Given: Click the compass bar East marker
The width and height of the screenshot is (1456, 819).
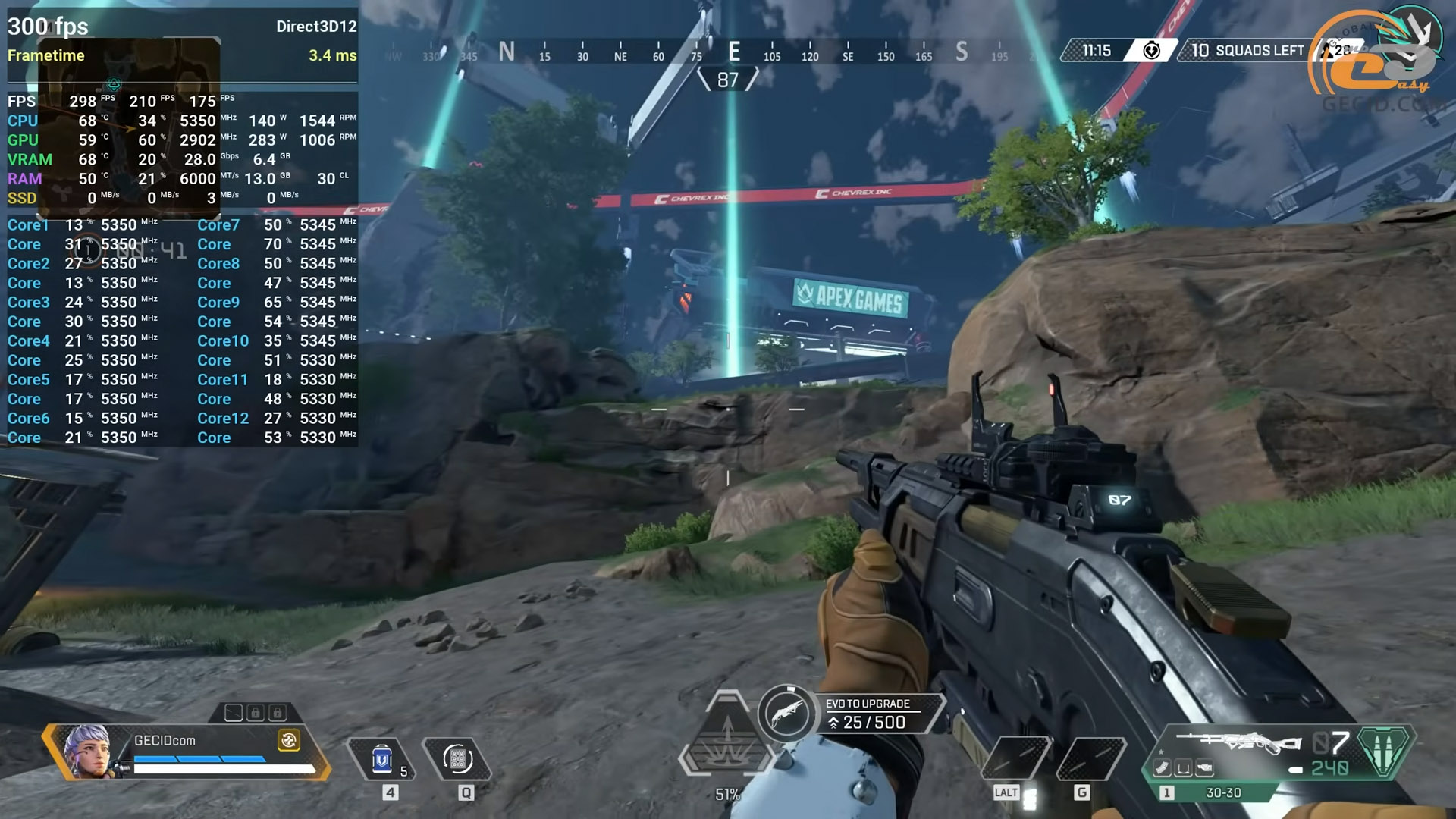Looking at the screenshot, I should 734,52.
